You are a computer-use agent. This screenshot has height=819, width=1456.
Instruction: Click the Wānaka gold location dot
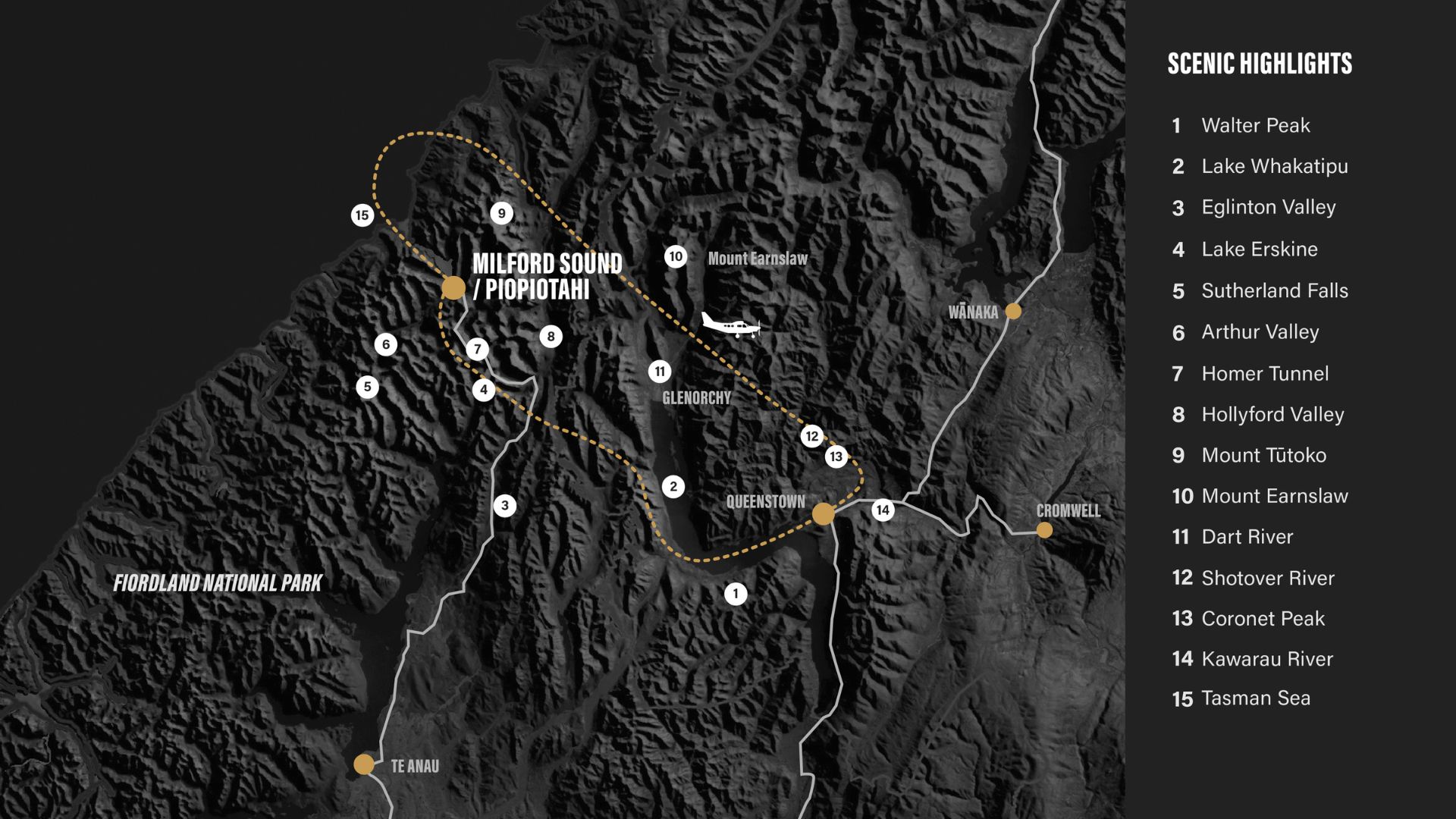tap(1013, 311)
